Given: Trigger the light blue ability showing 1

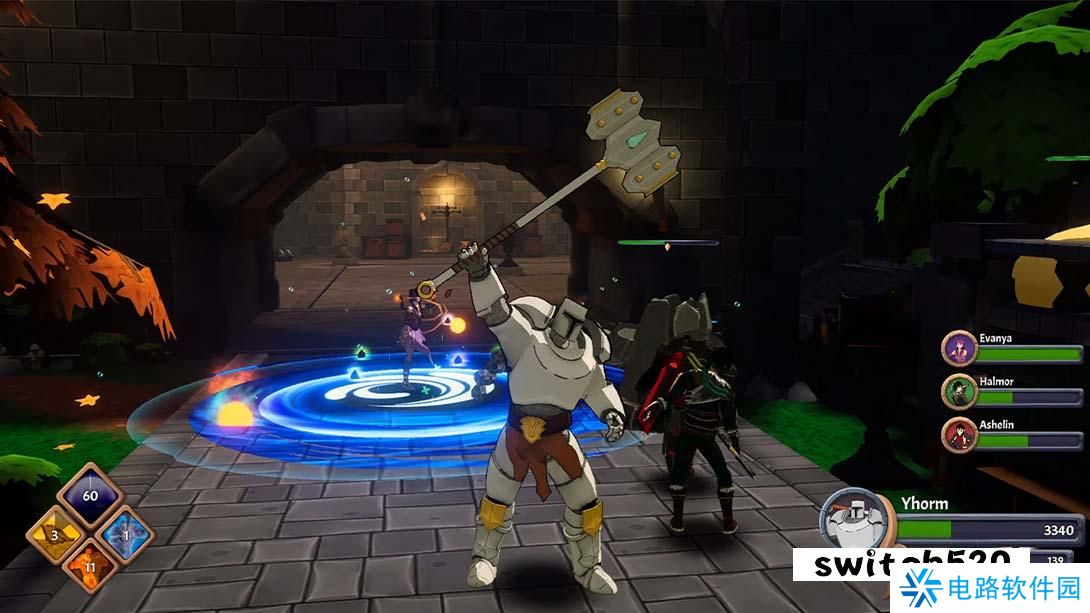Looking at the screenshot, I should click(x=125, y=535).
